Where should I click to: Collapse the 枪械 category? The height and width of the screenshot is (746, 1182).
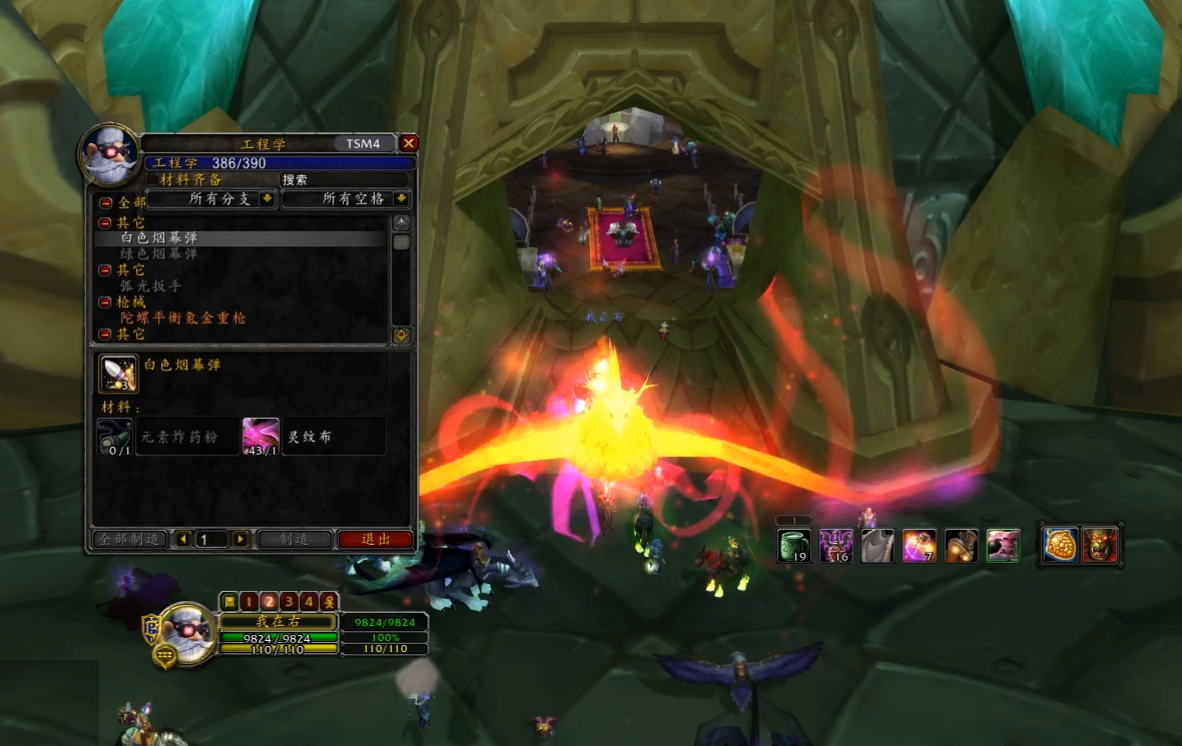tap(105, 302)
